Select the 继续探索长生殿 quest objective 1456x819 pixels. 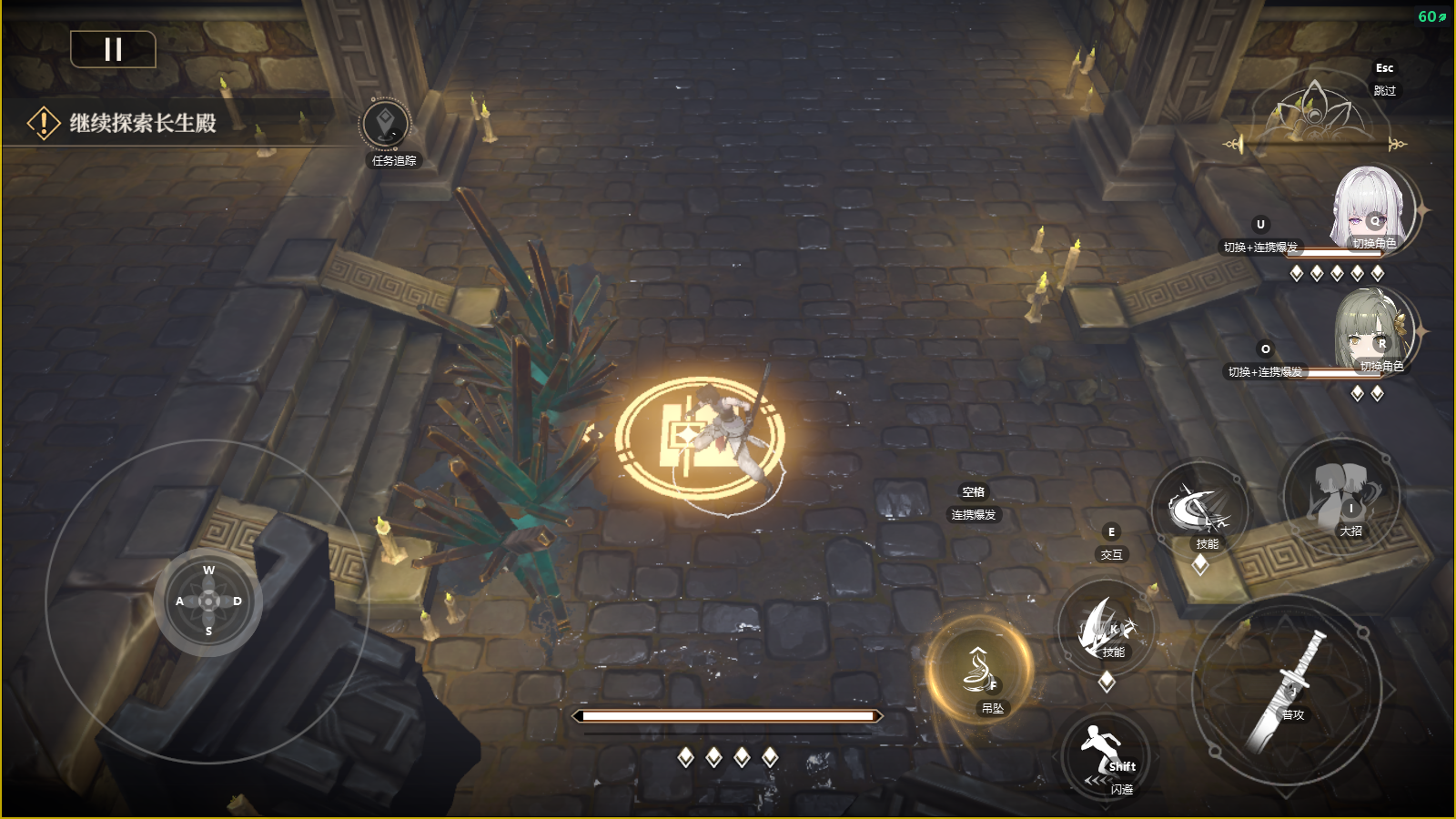[143, 123]
